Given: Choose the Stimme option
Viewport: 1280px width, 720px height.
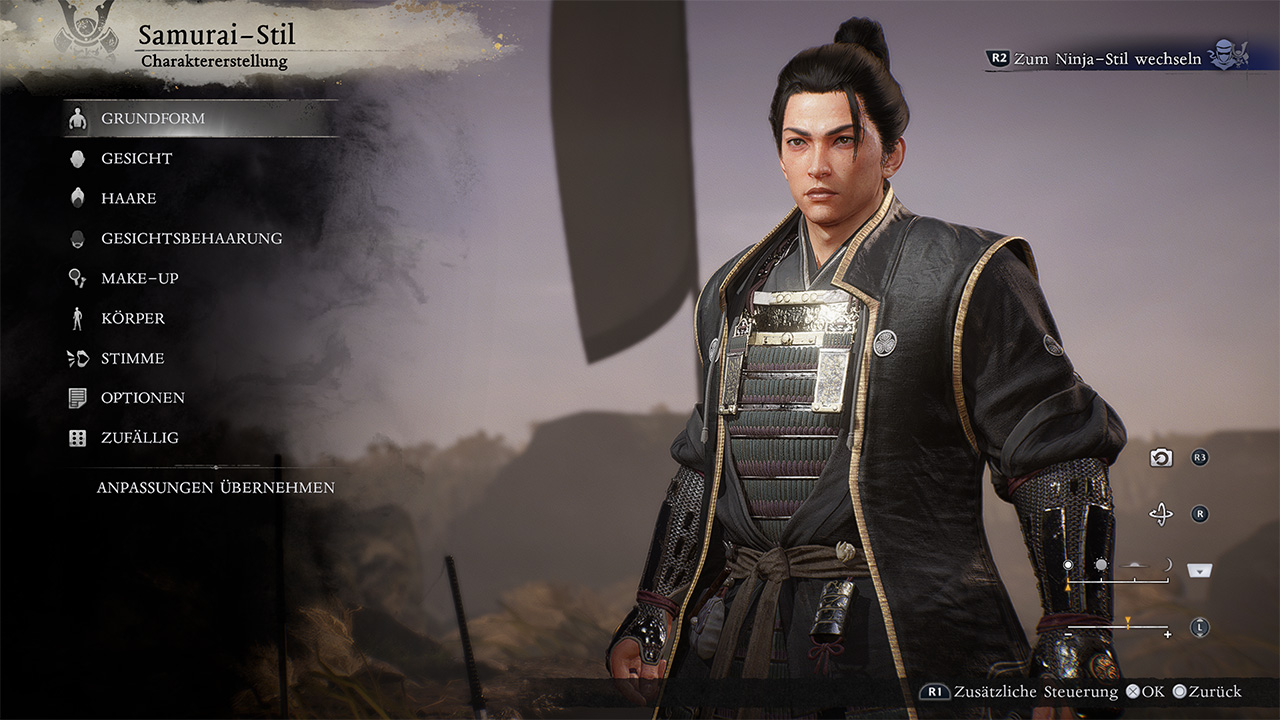Looking at the screenshot, I should [x=132, y=358].
